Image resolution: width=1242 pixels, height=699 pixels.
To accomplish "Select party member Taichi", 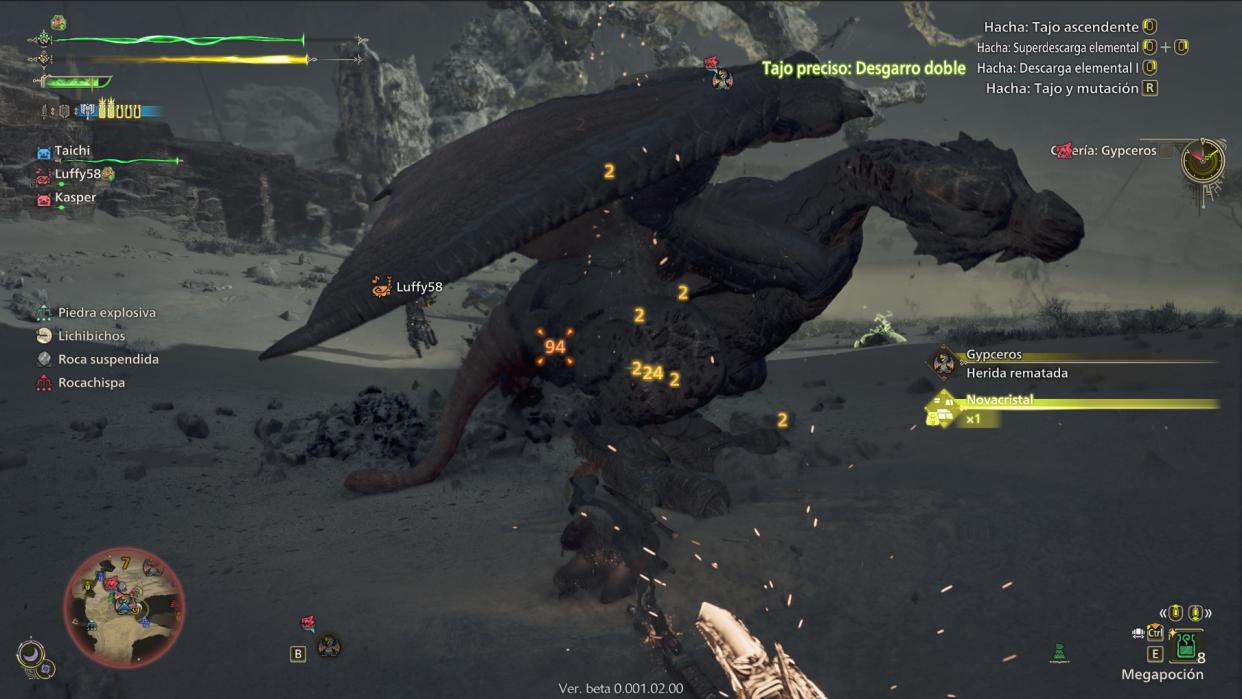I will point(72,151).
